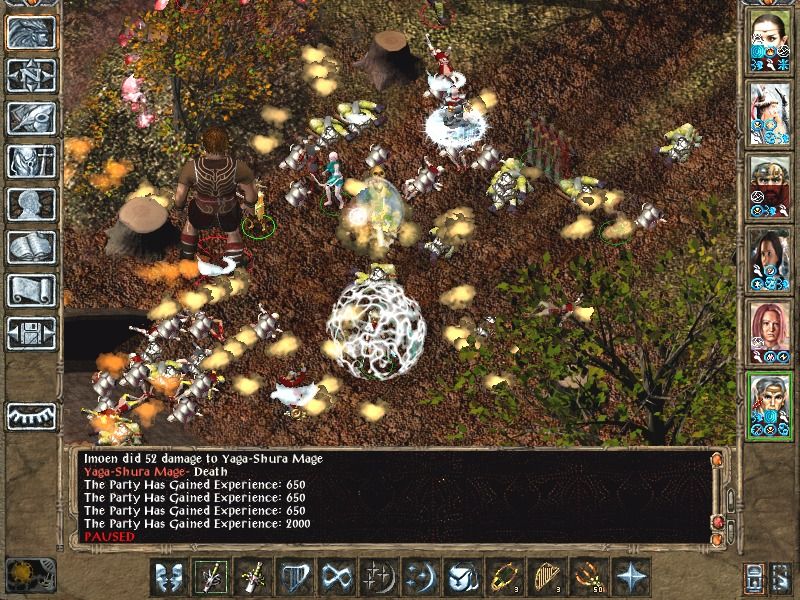The width and height of the screenshot is (800, 600).
Task: Open the area map from the sidebar
Action: pyautogui.click(x=30, y=76)
